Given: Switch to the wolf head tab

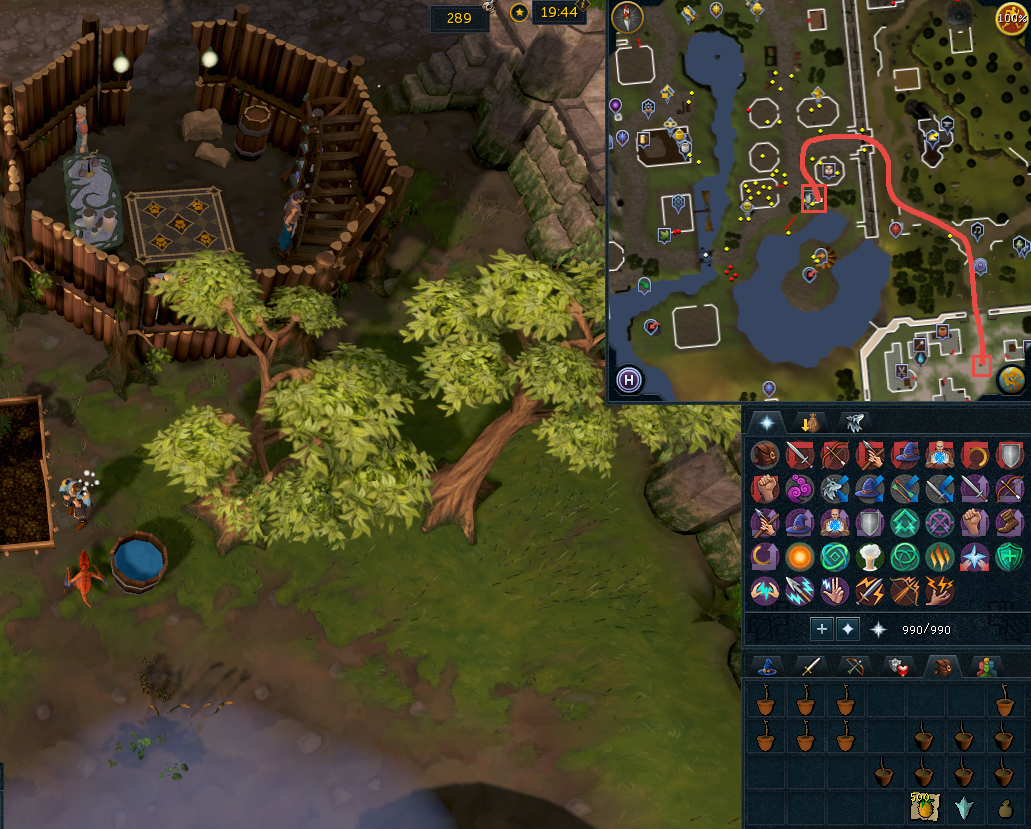Looking at the screenshot, I should (x=853, y=422).
